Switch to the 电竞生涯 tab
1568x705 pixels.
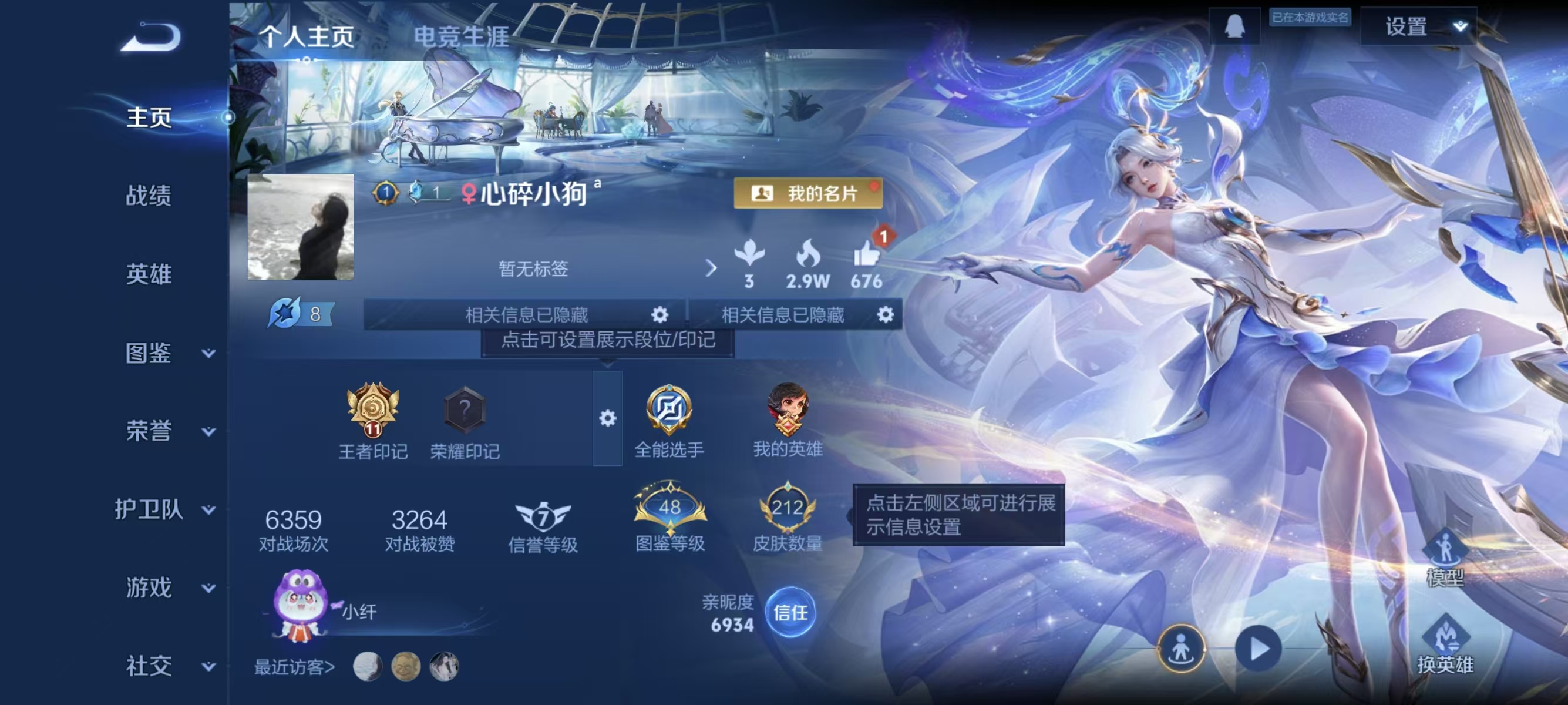(460, 36)
